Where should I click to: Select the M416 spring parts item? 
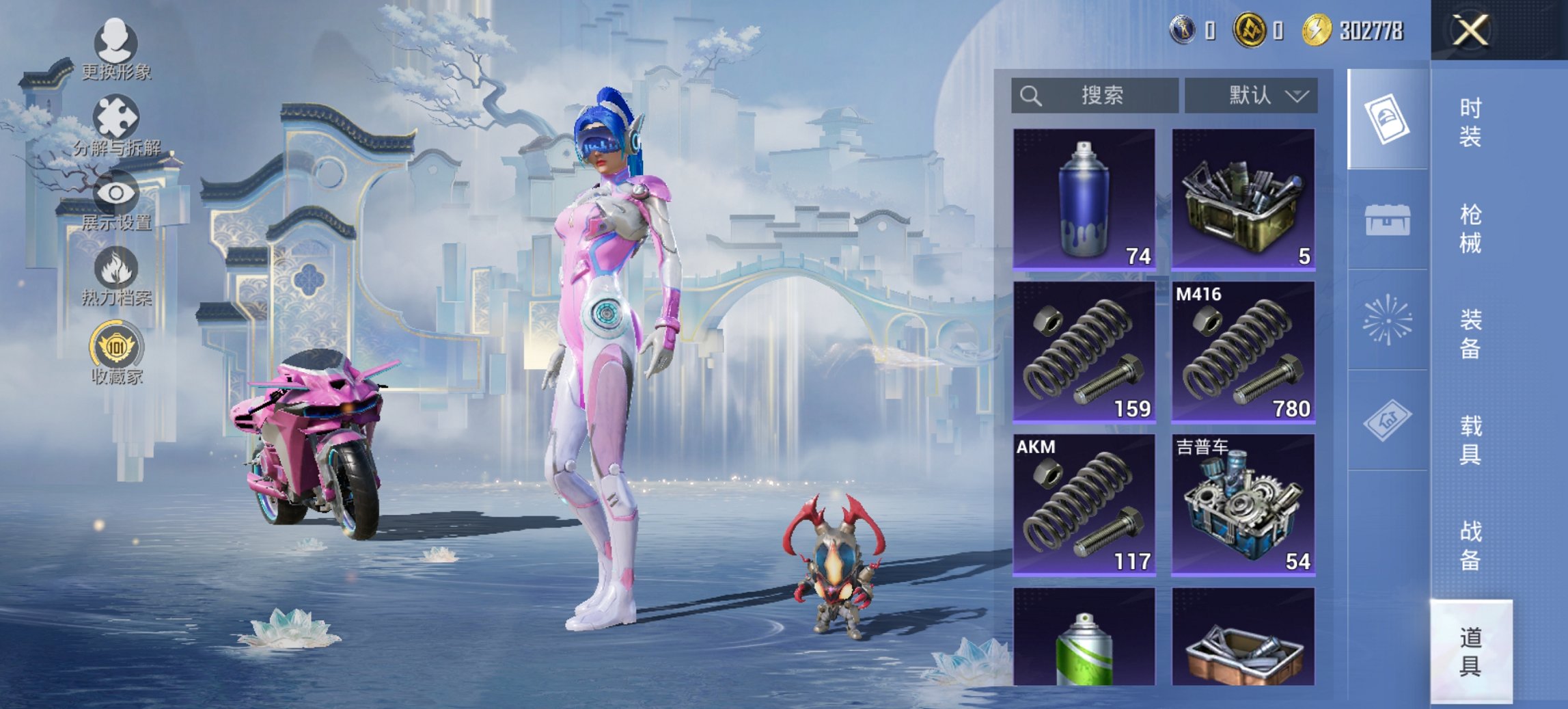click(x=1243, y=352)
